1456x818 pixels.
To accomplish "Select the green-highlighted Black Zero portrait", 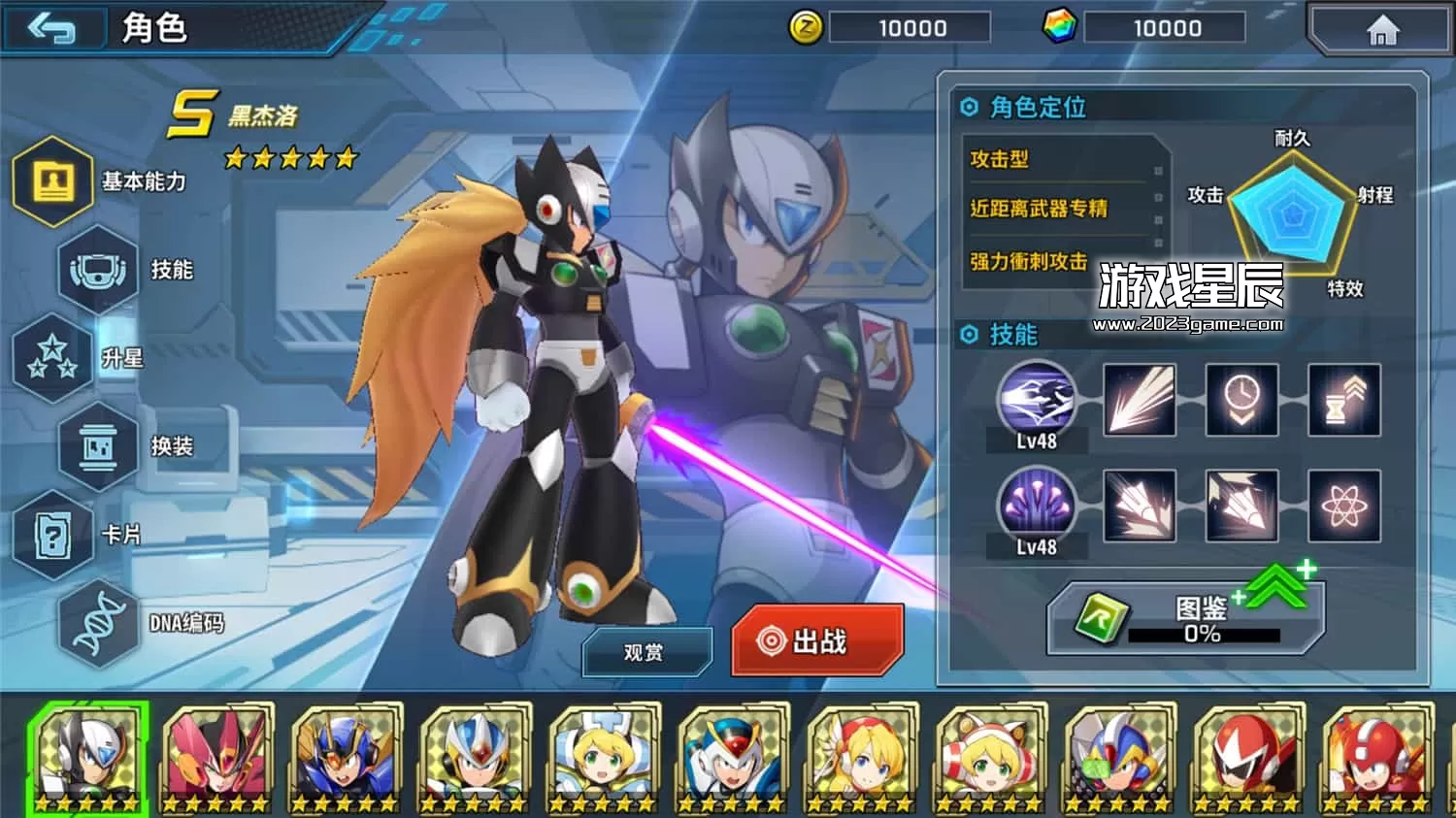I will [87, 758].
